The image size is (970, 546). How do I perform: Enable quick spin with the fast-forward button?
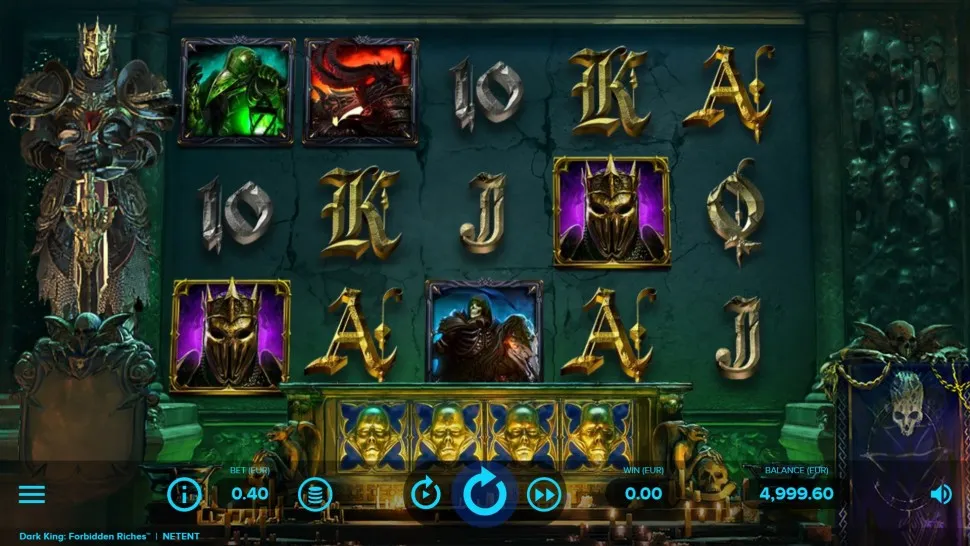click(x=544, y=493)
